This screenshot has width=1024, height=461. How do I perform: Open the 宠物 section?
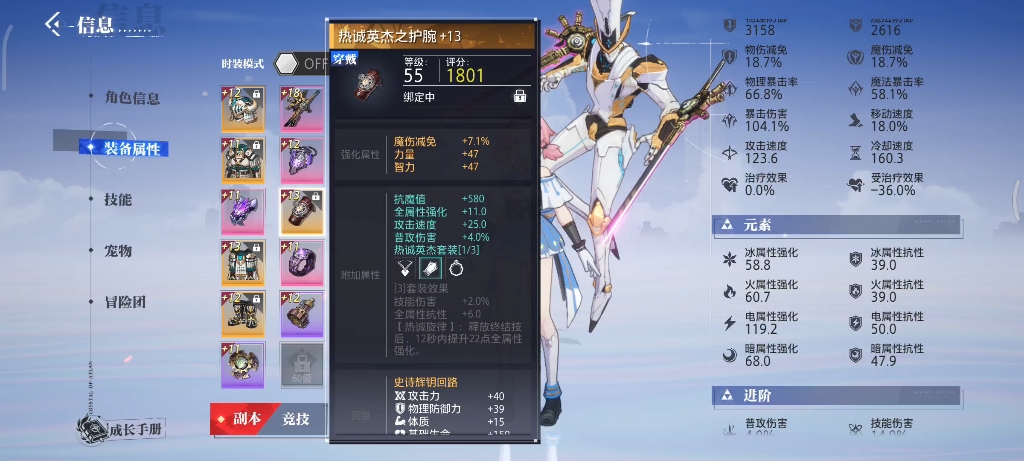[x=118, y=251]
